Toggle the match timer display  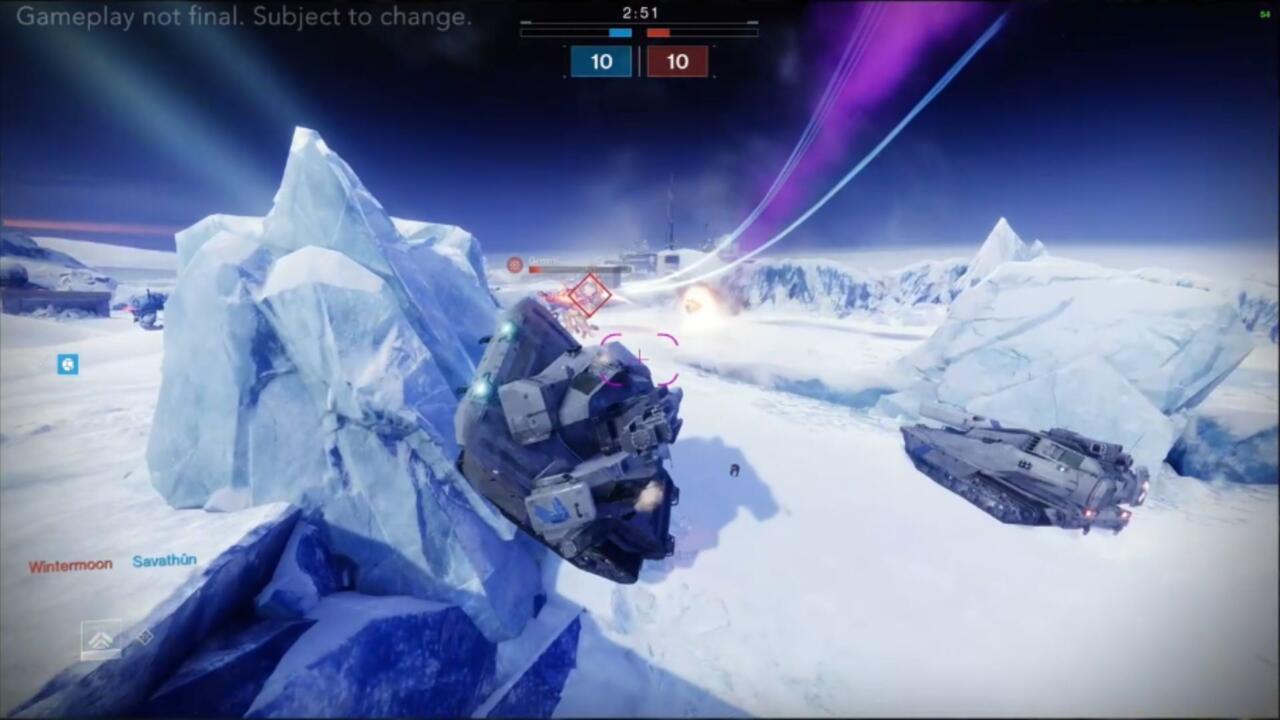(640, 13)
